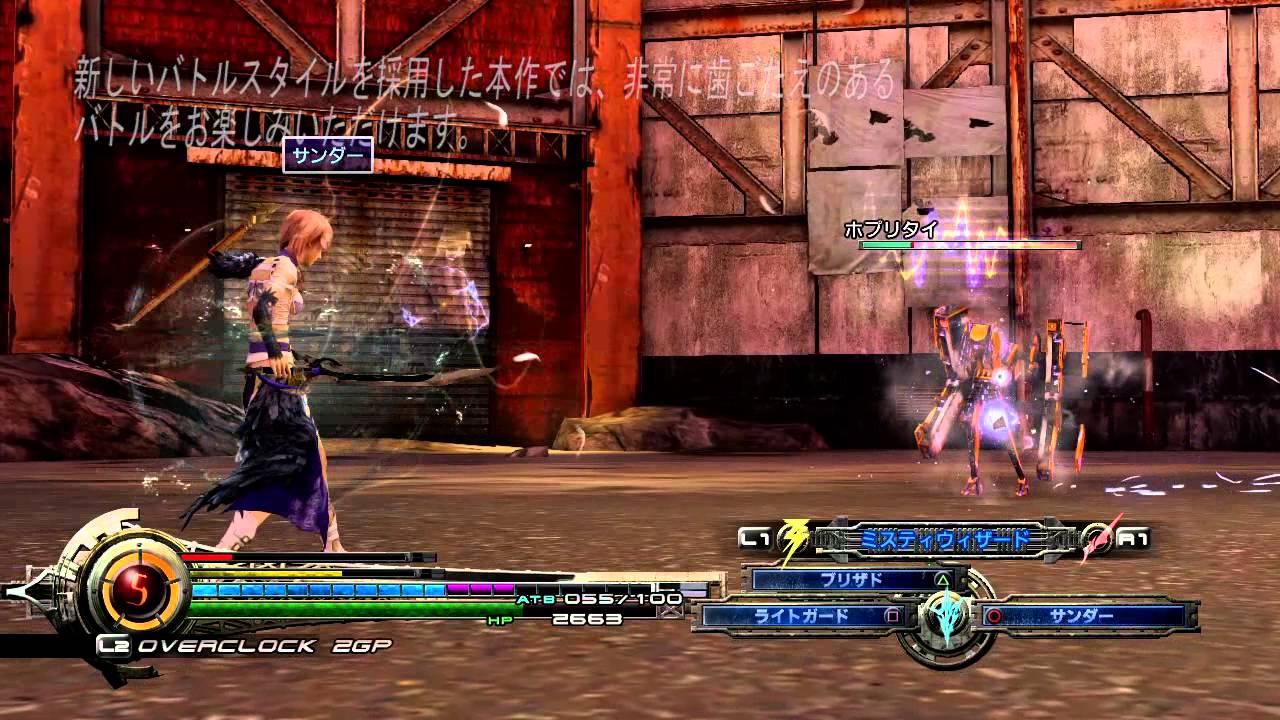The height and width of the screenshot is (720, 1280).
Task: Click the square button symbol on ライトガード
Action: (891, 617)
